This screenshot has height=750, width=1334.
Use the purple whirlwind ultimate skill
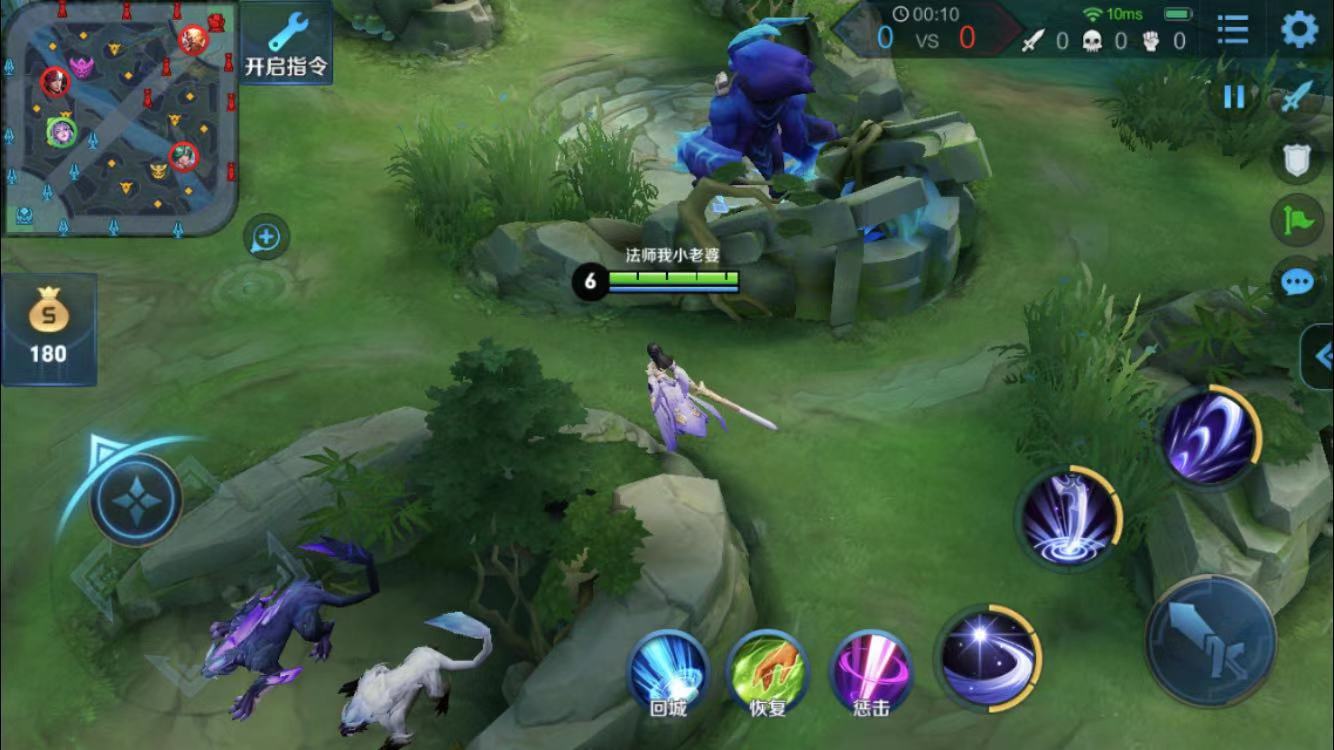point(1208,437)
